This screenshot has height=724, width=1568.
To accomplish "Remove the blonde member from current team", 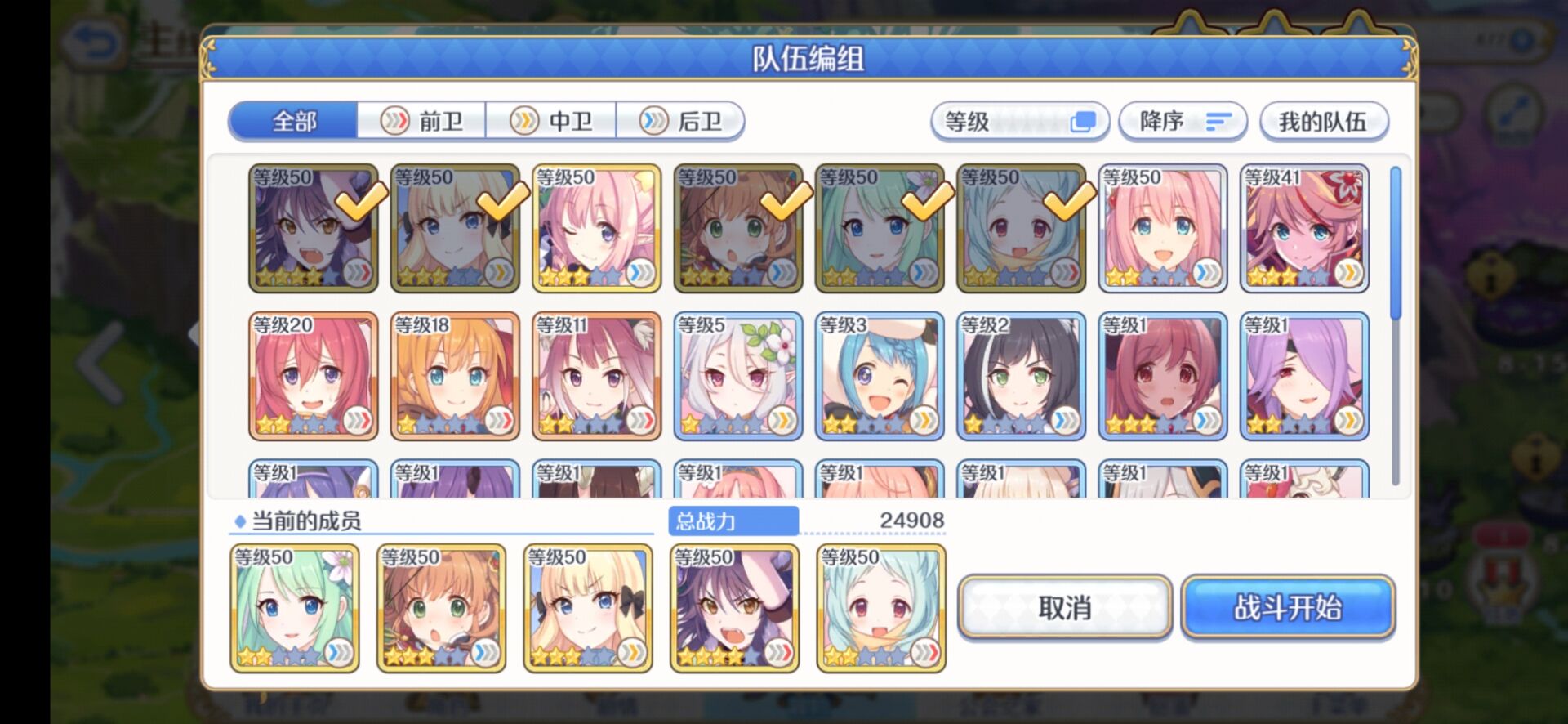I will click(587, 608).
